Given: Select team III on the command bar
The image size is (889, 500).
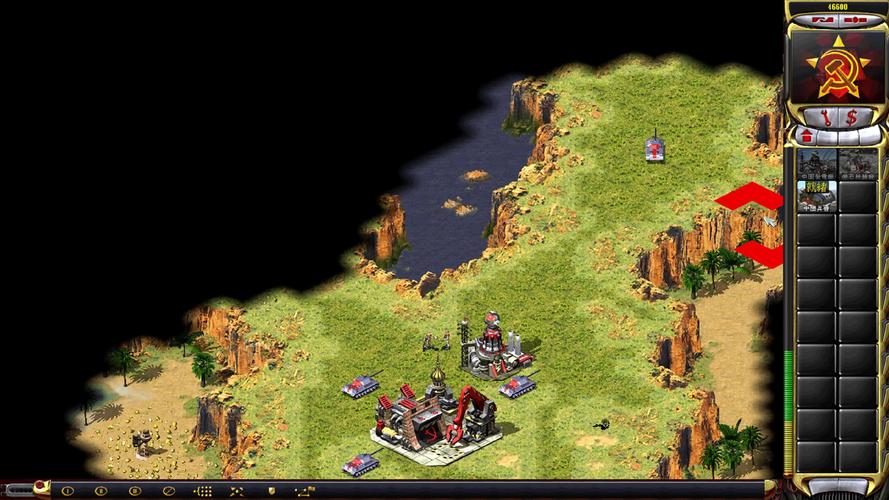Looking at the screenshot, I should pos(134,491).
